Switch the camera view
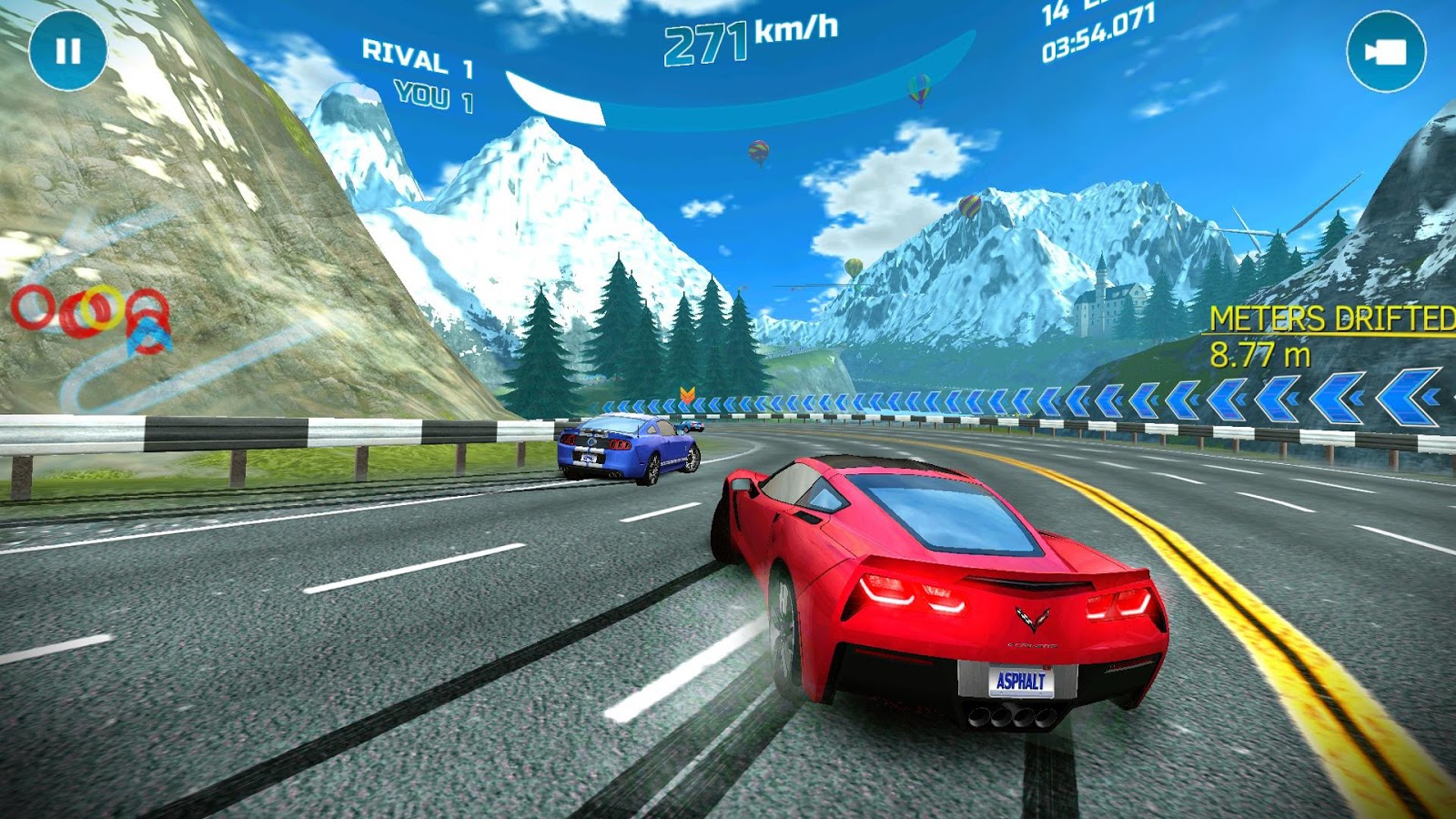This screenshot has height=819, width=1456. pos(1385,52)
